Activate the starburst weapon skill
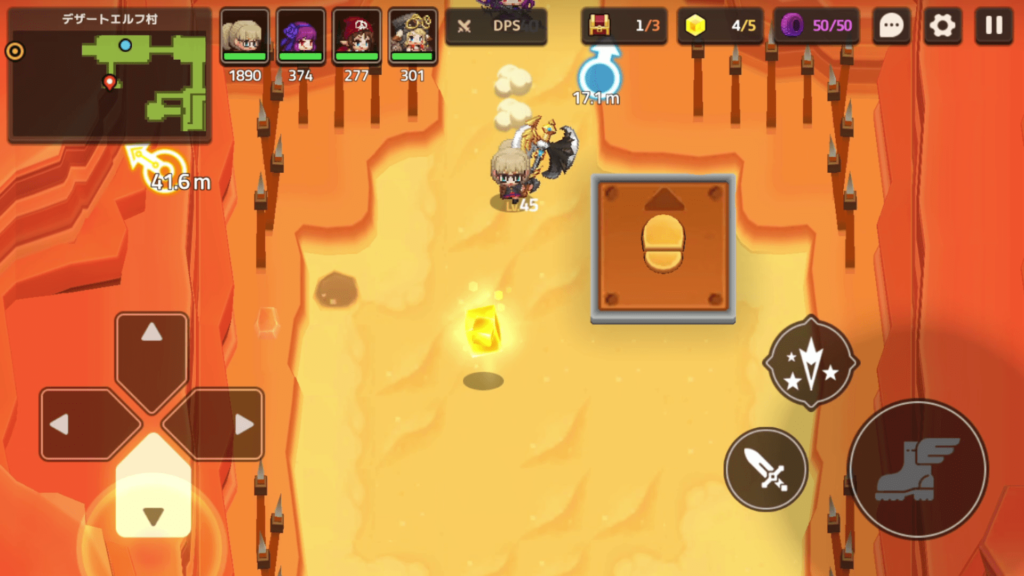Screen dimensions: 1024x576 tap(810, 362)
